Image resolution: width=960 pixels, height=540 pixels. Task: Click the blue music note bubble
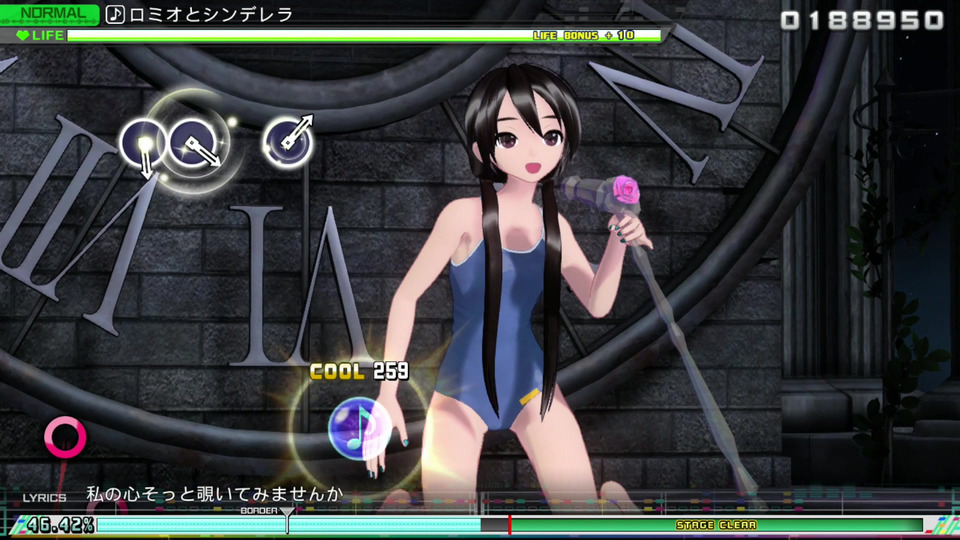click(x=357, y=424)
